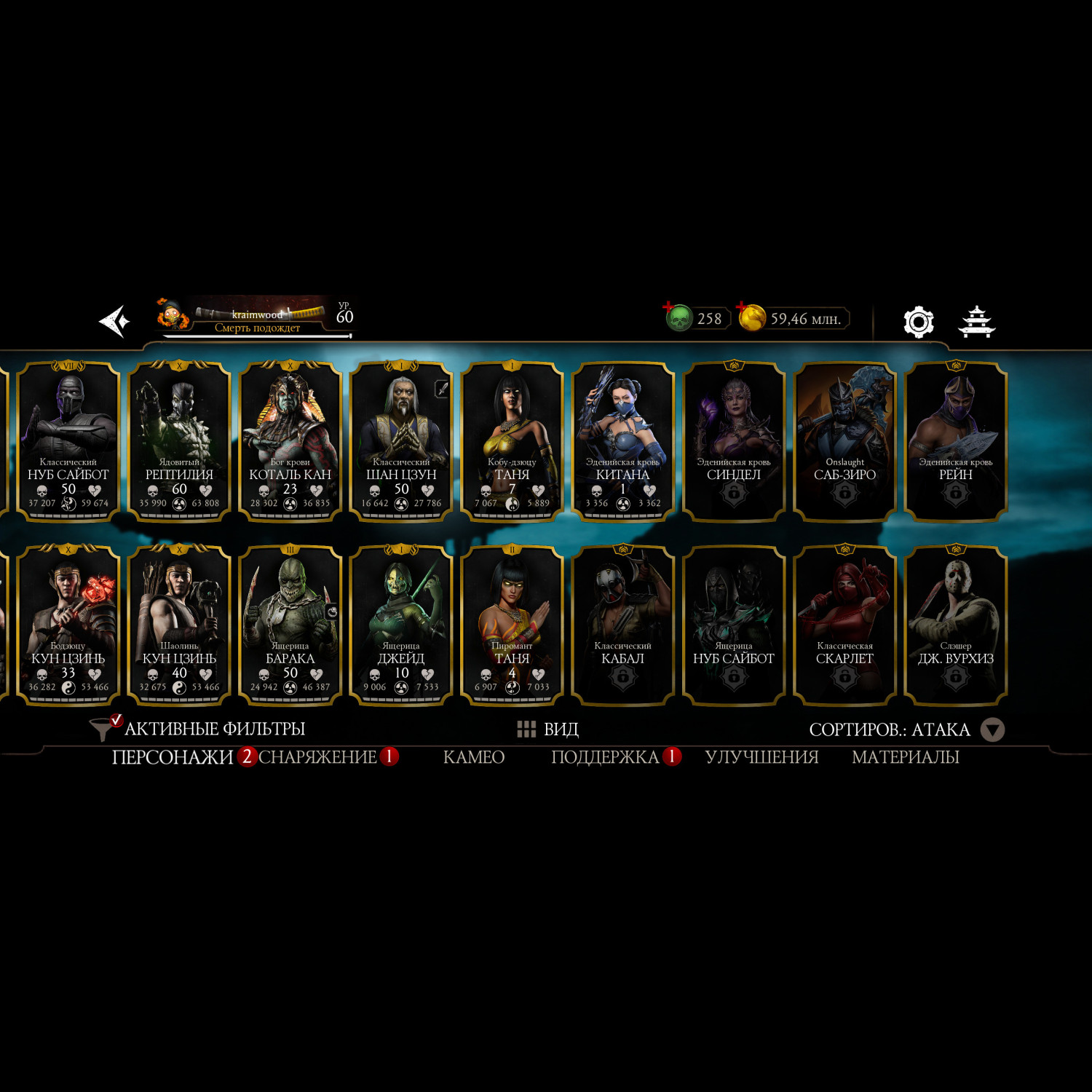Go back with the arrow button
This screenshot has width=1092, height=1092.
point(115,321)
